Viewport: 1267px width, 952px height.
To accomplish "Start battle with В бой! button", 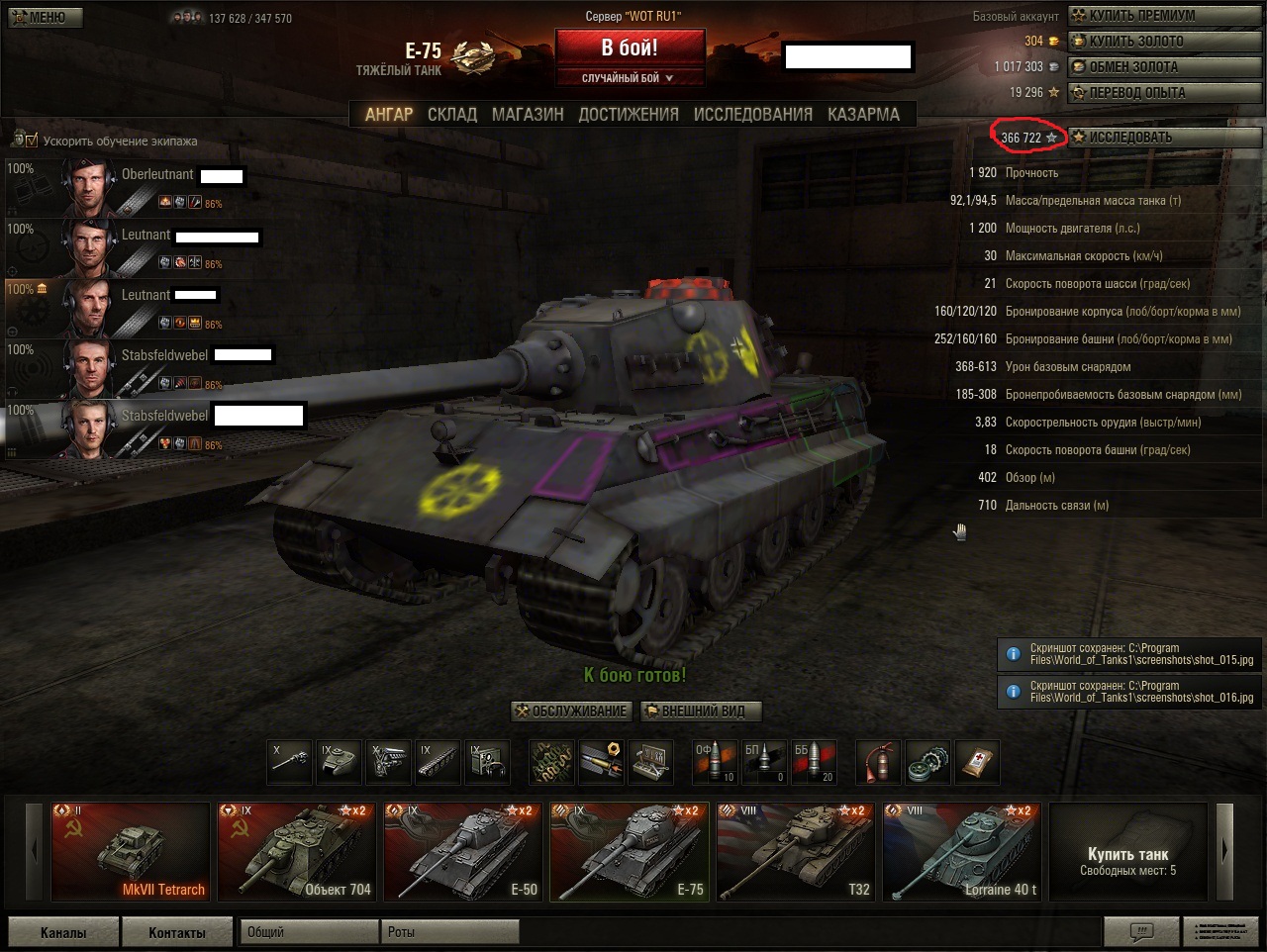I will point(630,48).
